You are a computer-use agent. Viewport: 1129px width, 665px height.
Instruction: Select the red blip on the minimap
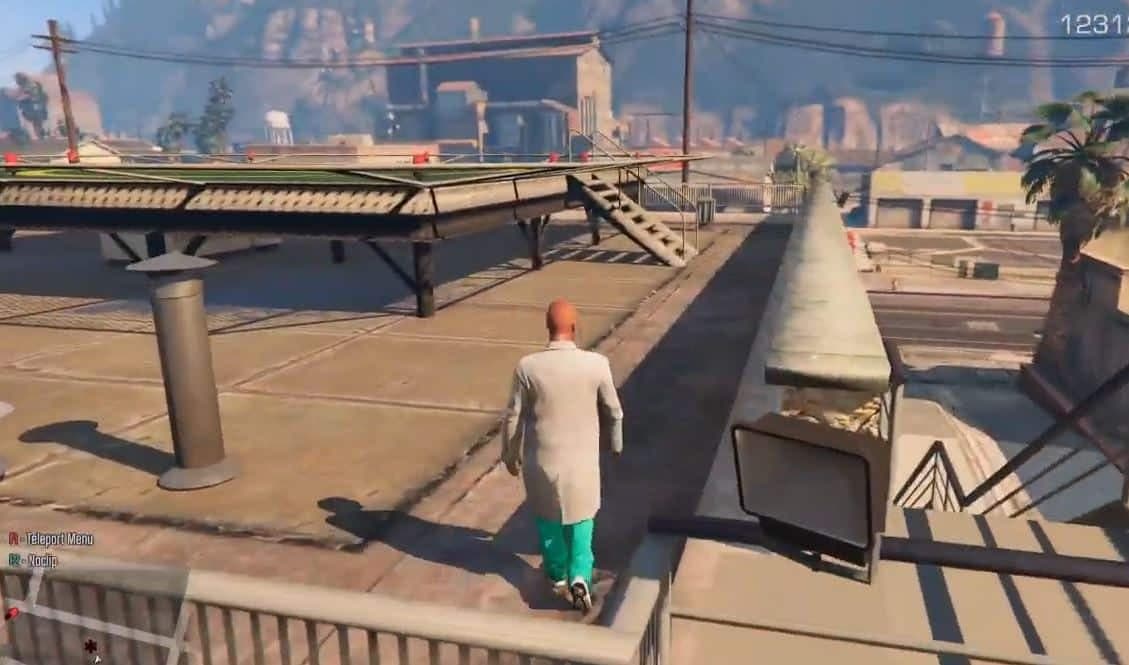(x=12, y=612)
